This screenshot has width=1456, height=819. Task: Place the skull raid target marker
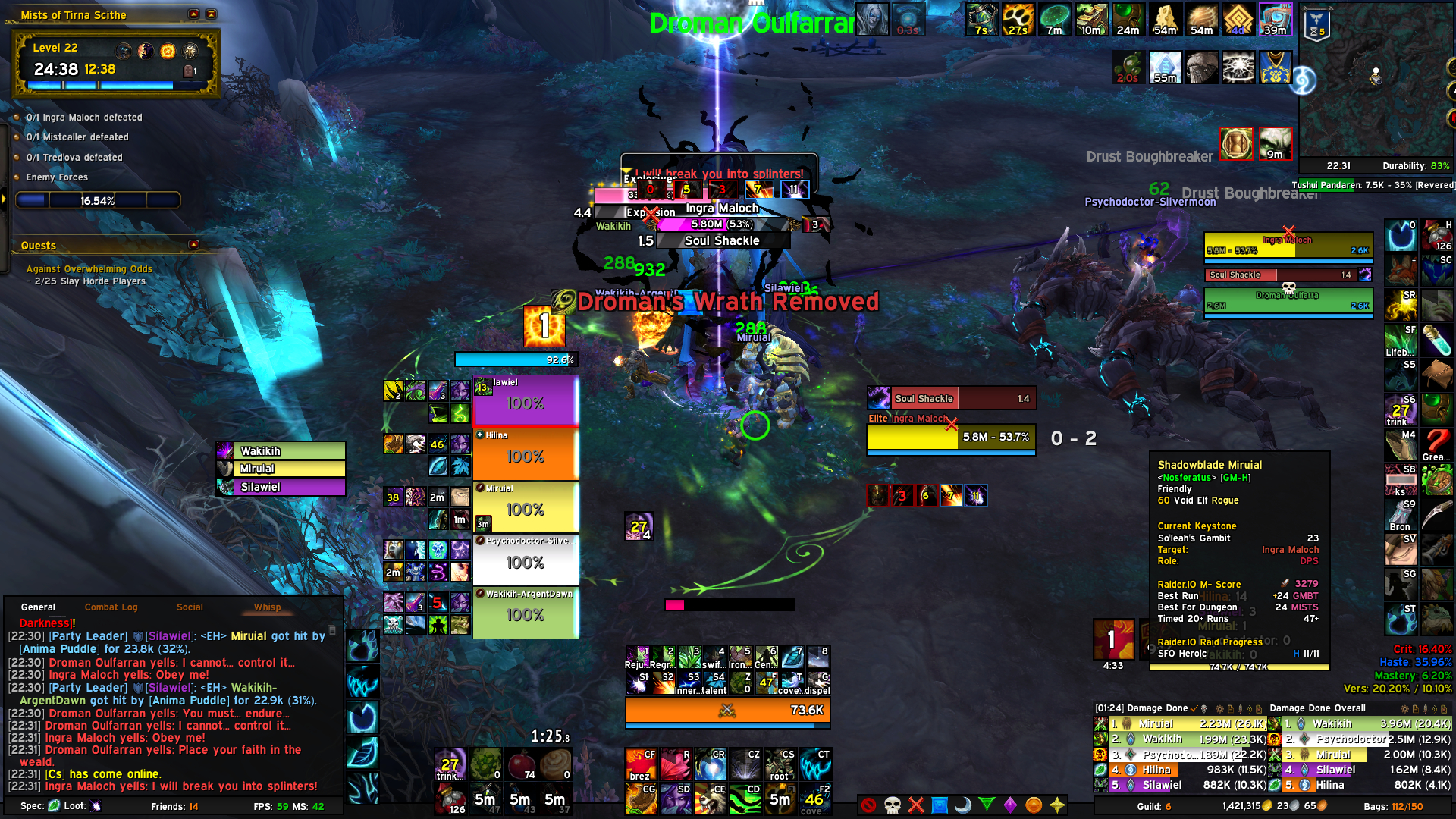click(893, 805)
